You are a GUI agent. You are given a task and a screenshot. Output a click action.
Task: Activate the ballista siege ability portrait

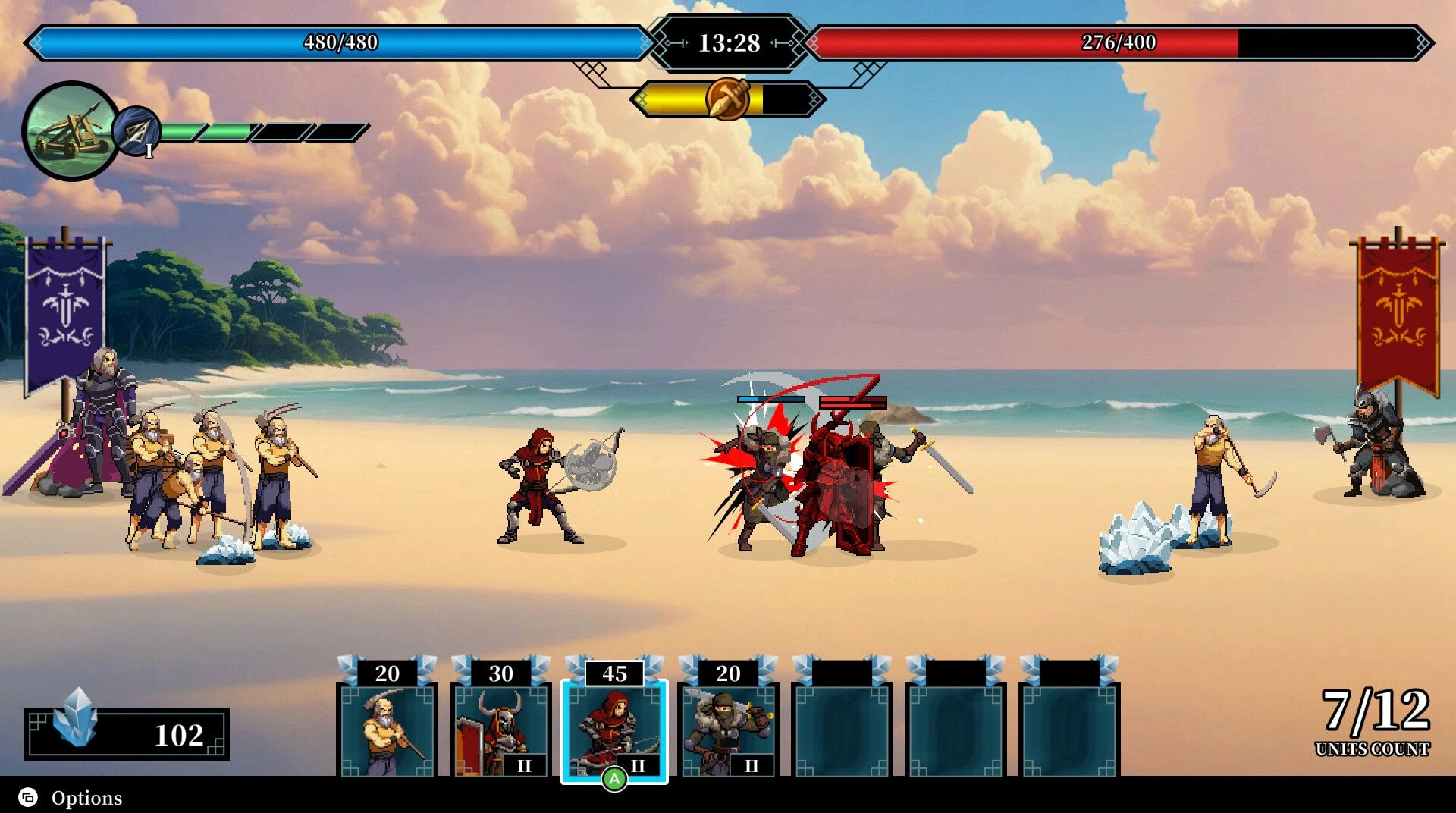click(71, 131)
